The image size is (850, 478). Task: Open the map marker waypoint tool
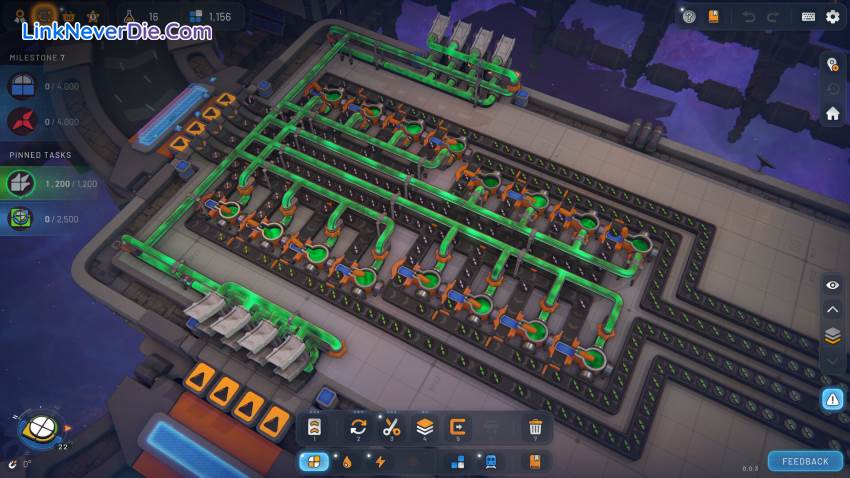[x=832, y=64]
